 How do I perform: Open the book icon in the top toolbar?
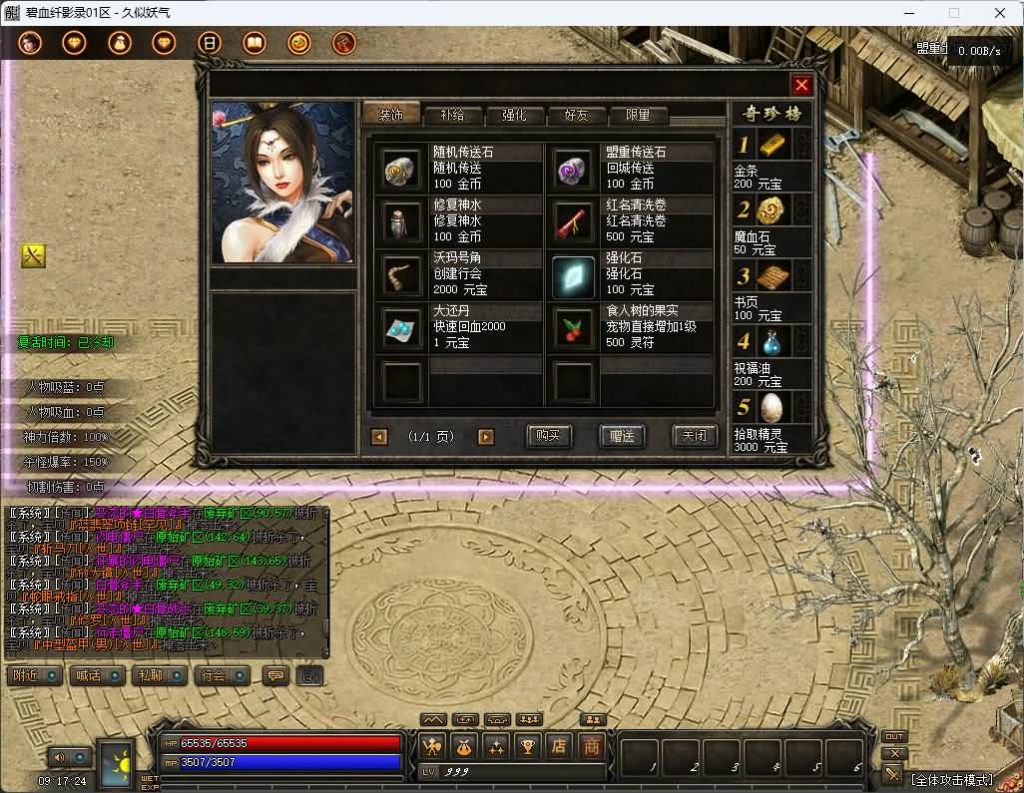click(254, 43)
